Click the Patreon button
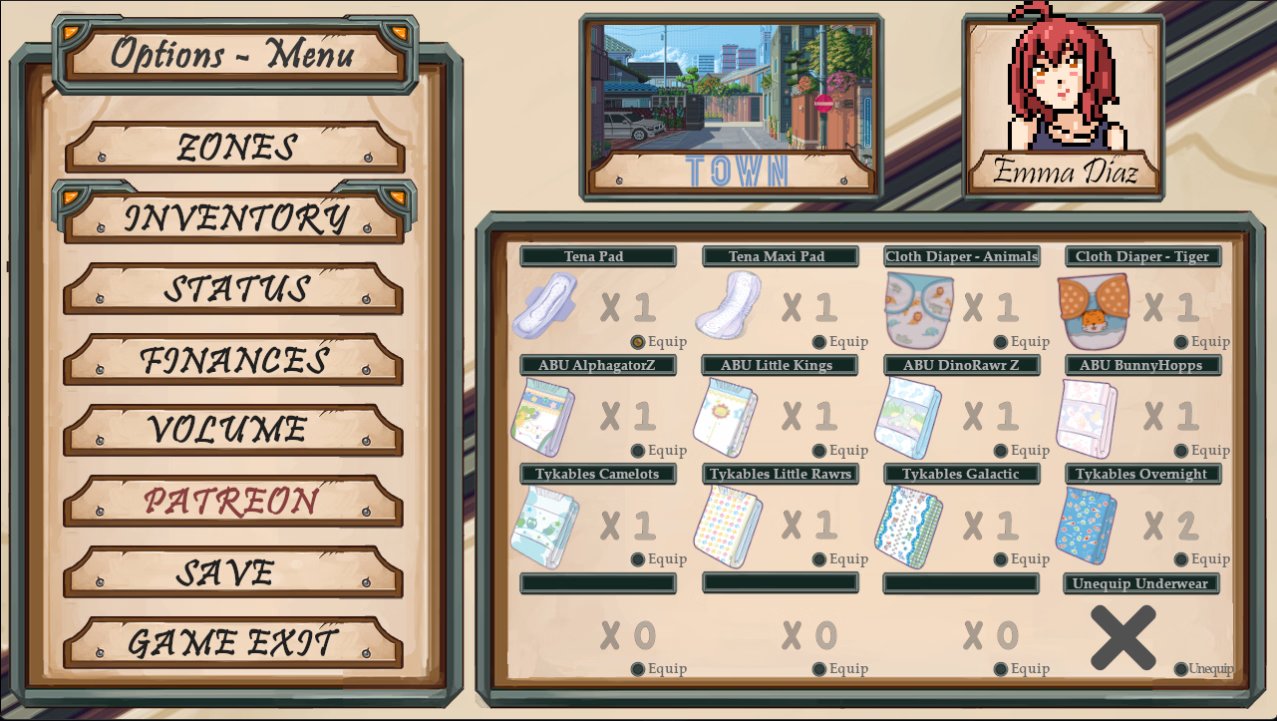1277x721 pixels. (x=235, y=500)
